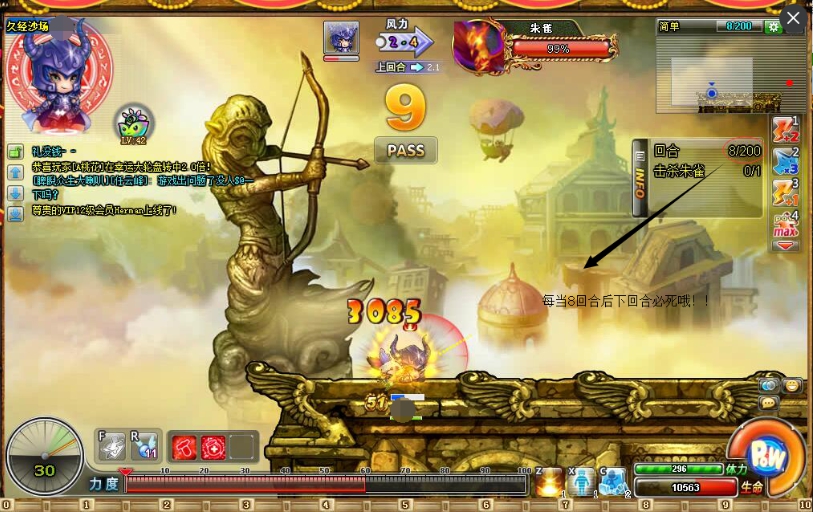Select the +2 attack item slot
Screen dimensions: 813x512
pyautogui.click(x=785, y=129)
